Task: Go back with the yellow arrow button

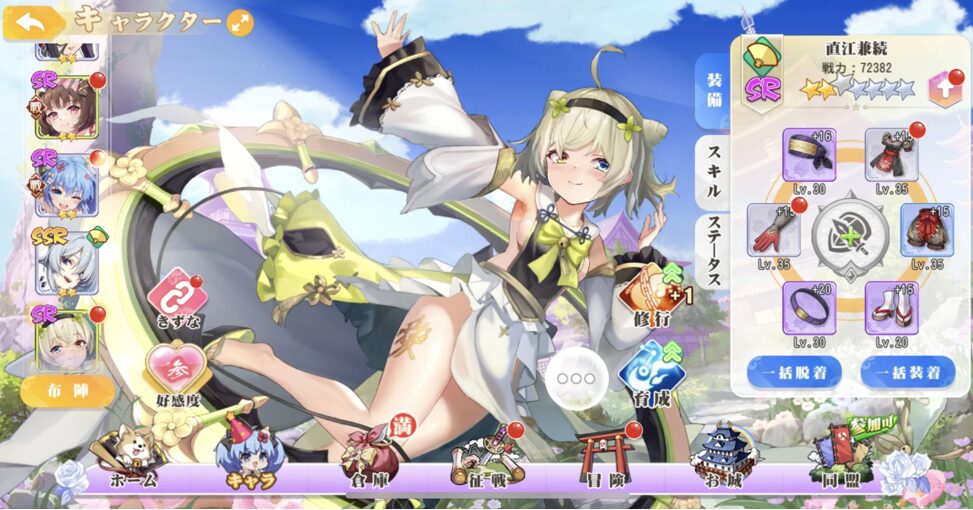Action: (x=28, y=22)
